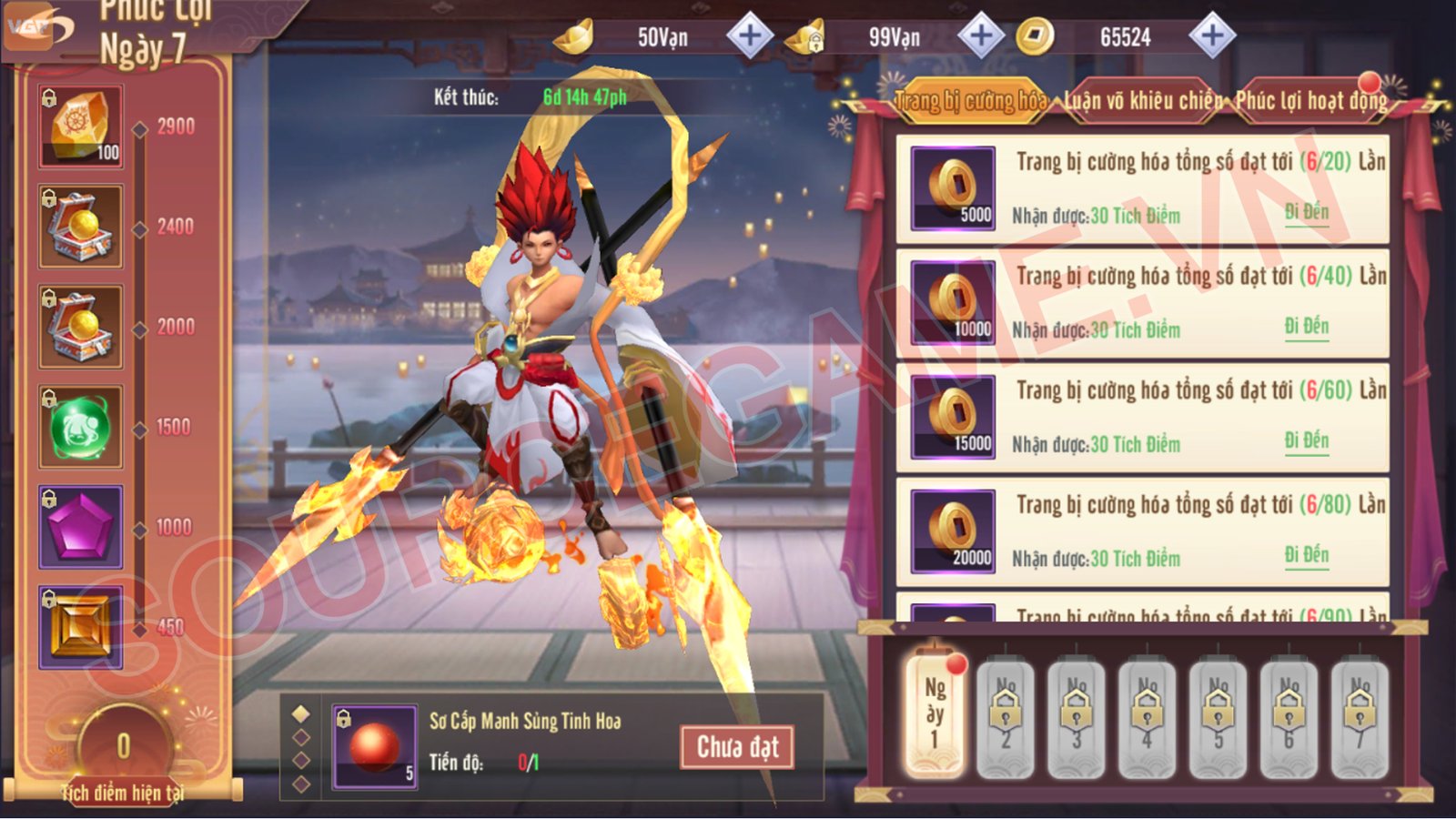Follow Đi Đến on the 6/60 task
The height and width of the screenshot is (819, 1456).
[1307, 441]
